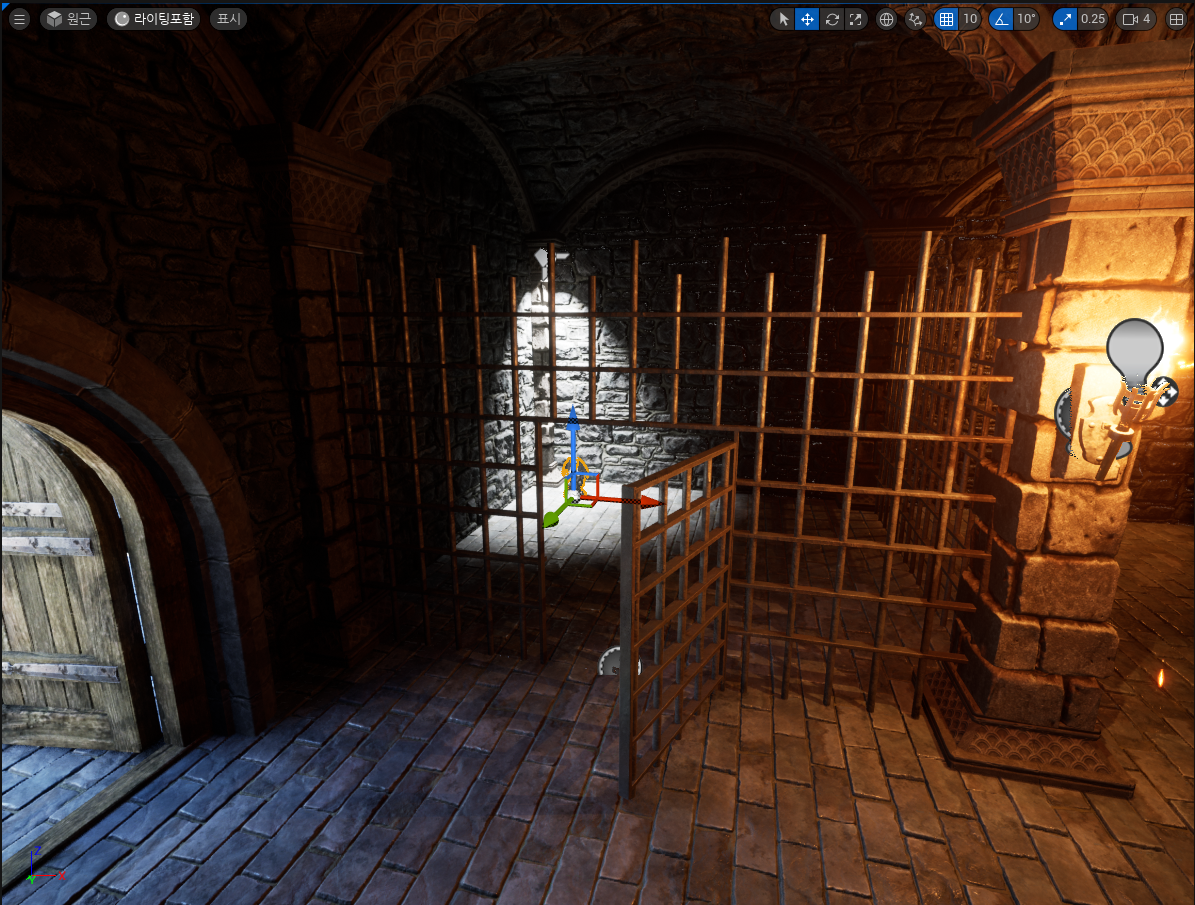Open the 표시 show flags menu

click(x=228, y=19)
